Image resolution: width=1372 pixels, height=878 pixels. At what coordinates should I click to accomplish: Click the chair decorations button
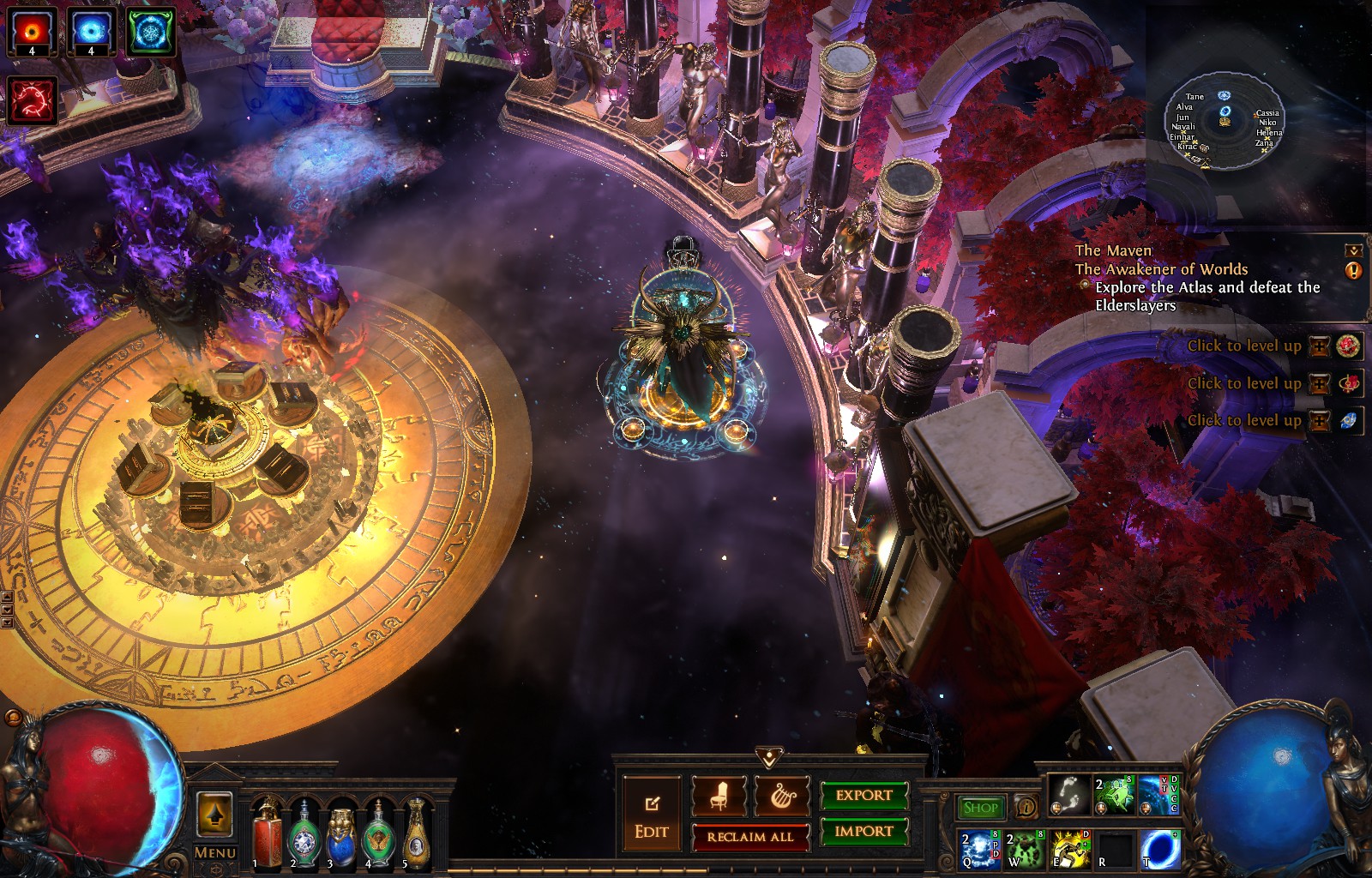pyautogui.click(x=719, y=796)
